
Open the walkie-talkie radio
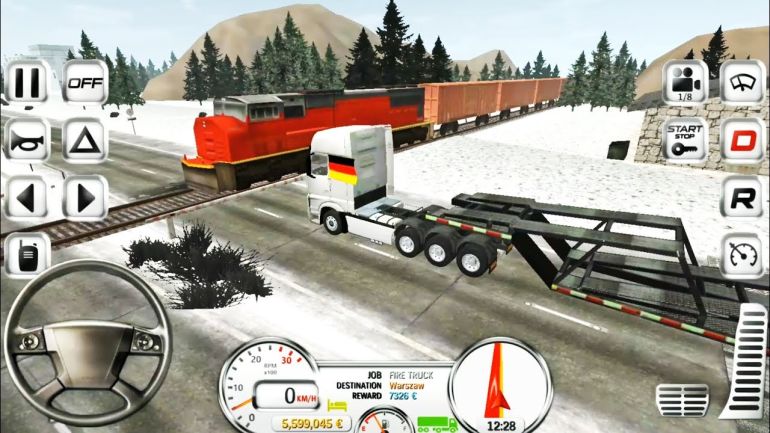[x=26, y=255]
